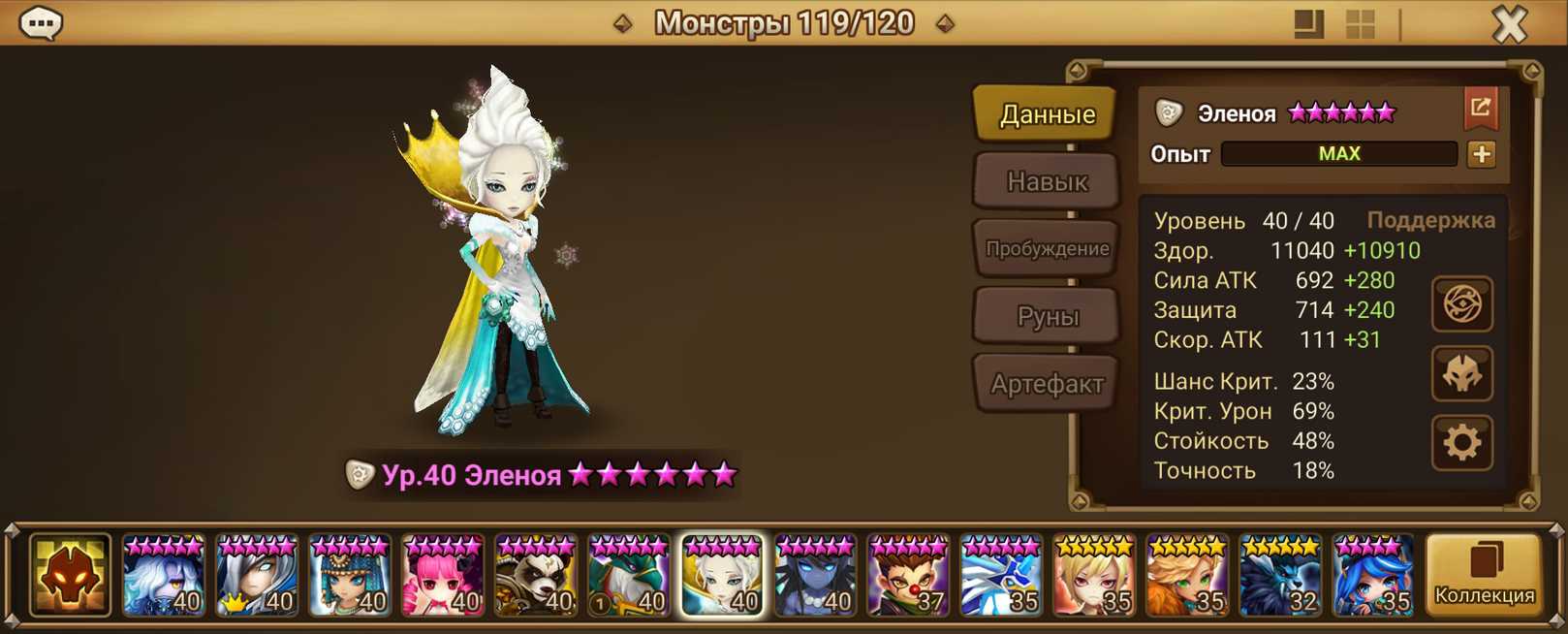The image size is (1568, 634).
Task: Pick the dark wolf level 32 monster
Action: [1280, 576]
